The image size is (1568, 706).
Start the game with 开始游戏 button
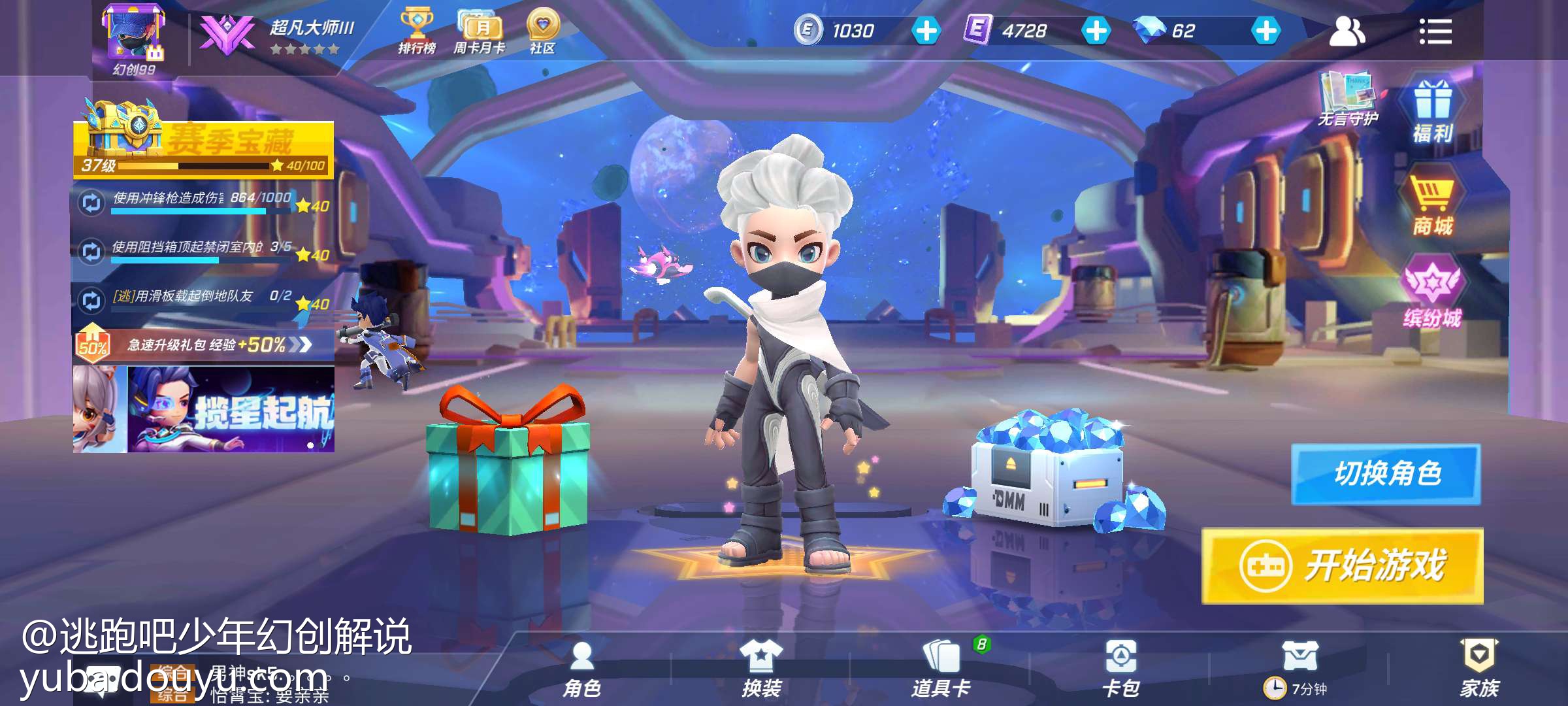pos(1342,565)
